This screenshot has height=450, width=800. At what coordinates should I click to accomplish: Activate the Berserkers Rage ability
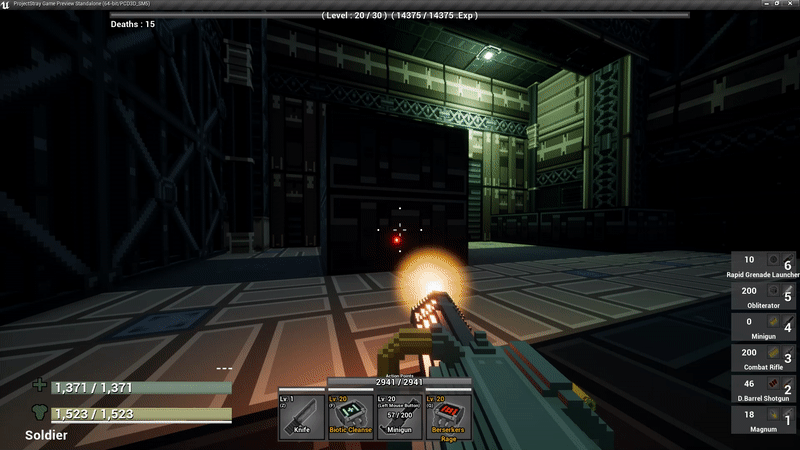click(449, 416)
